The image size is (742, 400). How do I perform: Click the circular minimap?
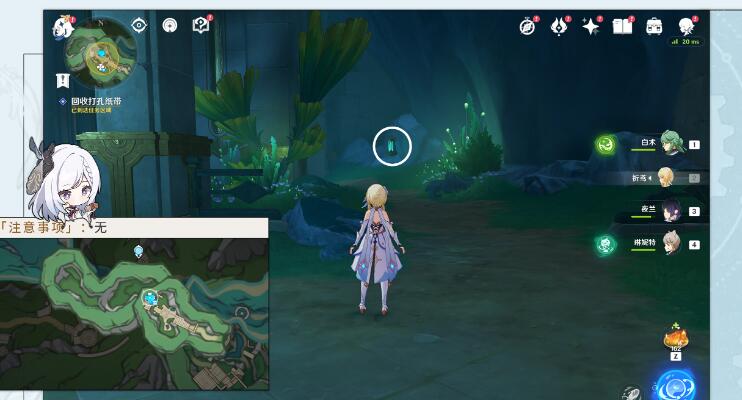(x=102, y=49)
